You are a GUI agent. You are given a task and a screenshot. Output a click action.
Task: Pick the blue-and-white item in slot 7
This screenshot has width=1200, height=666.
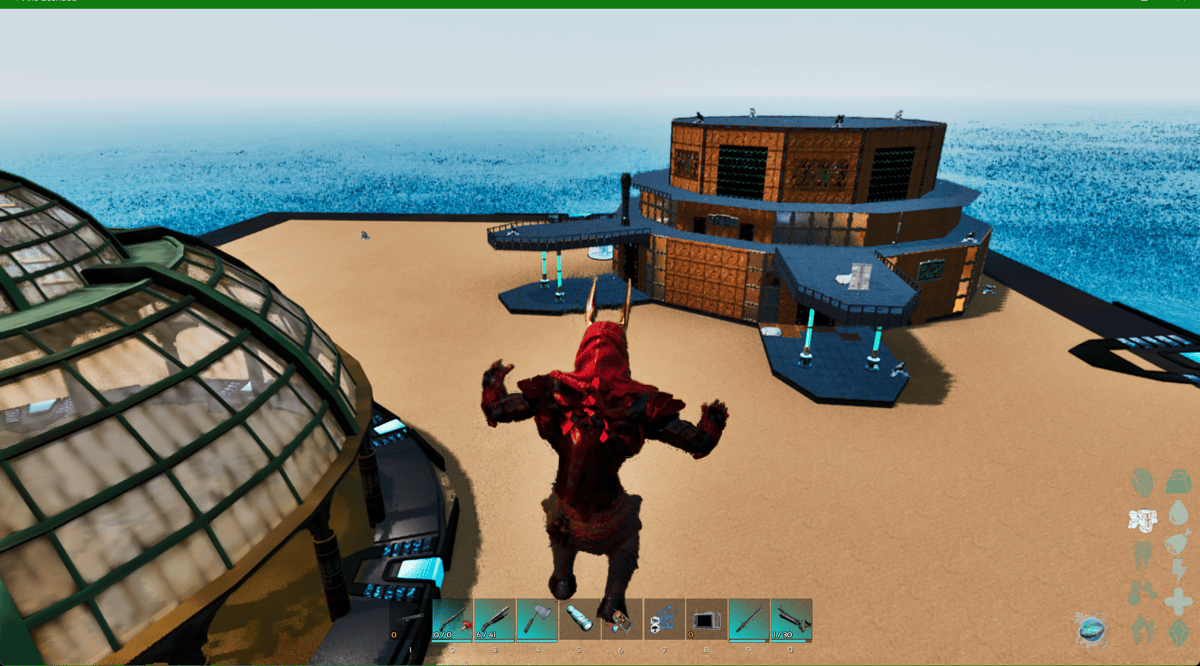(x=664, y=619)
